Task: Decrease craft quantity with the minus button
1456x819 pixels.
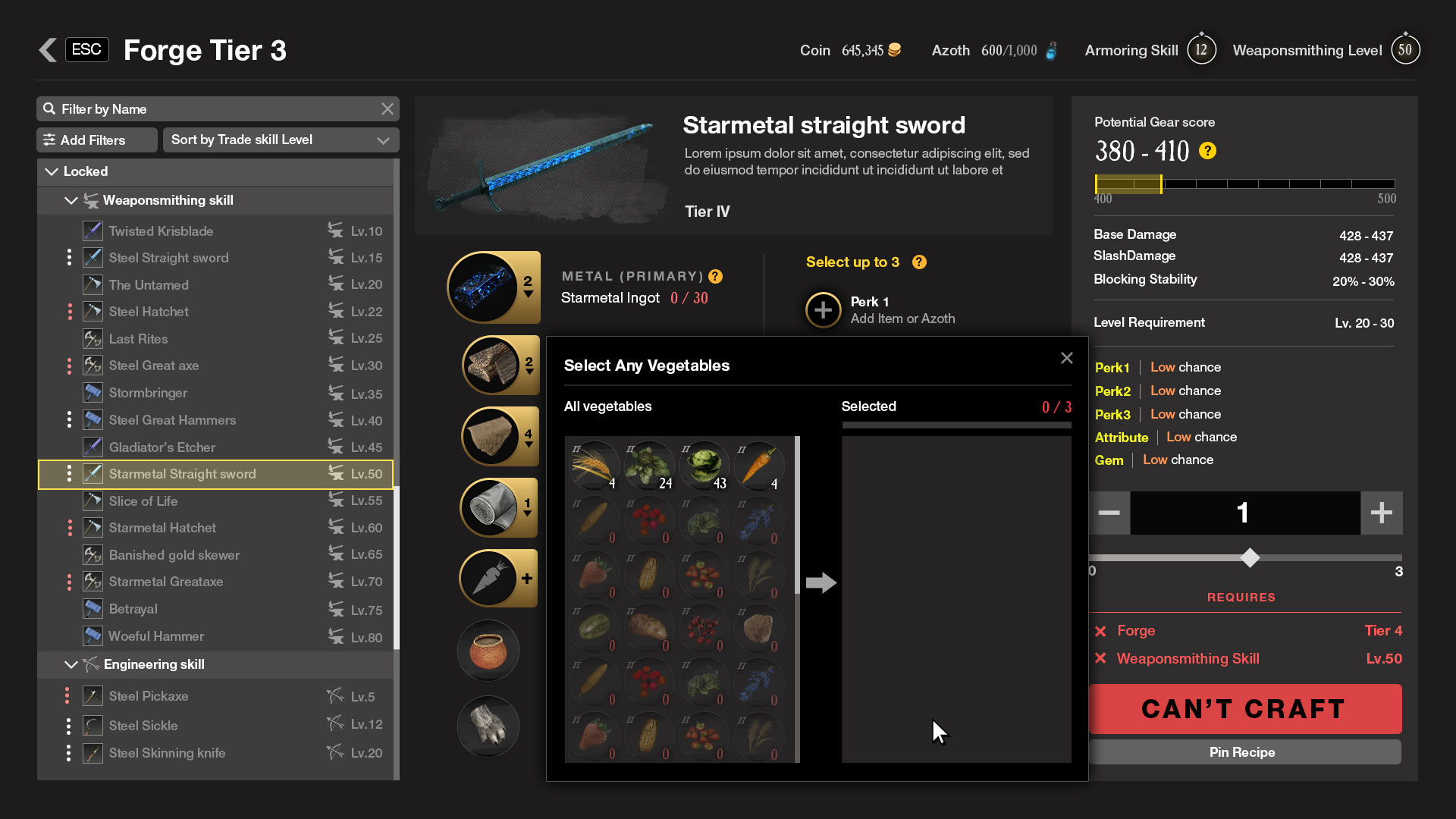Action: coord(1109,513)
